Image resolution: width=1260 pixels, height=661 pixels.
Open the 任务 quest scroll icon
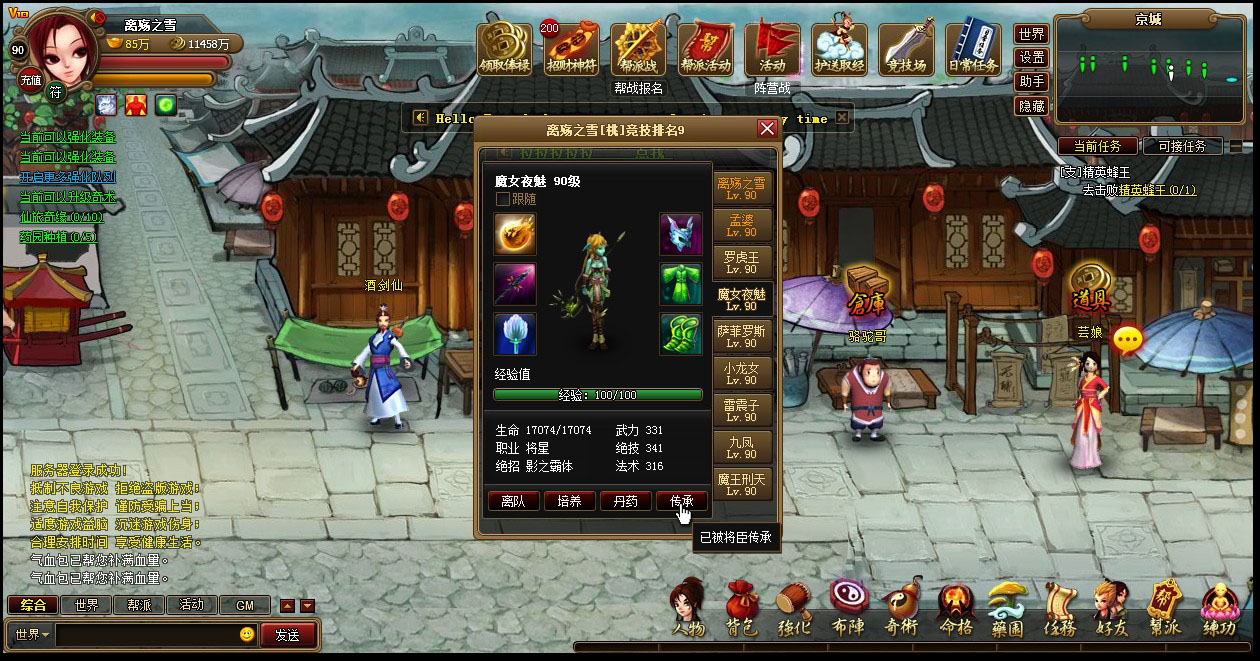point(1060,609)
